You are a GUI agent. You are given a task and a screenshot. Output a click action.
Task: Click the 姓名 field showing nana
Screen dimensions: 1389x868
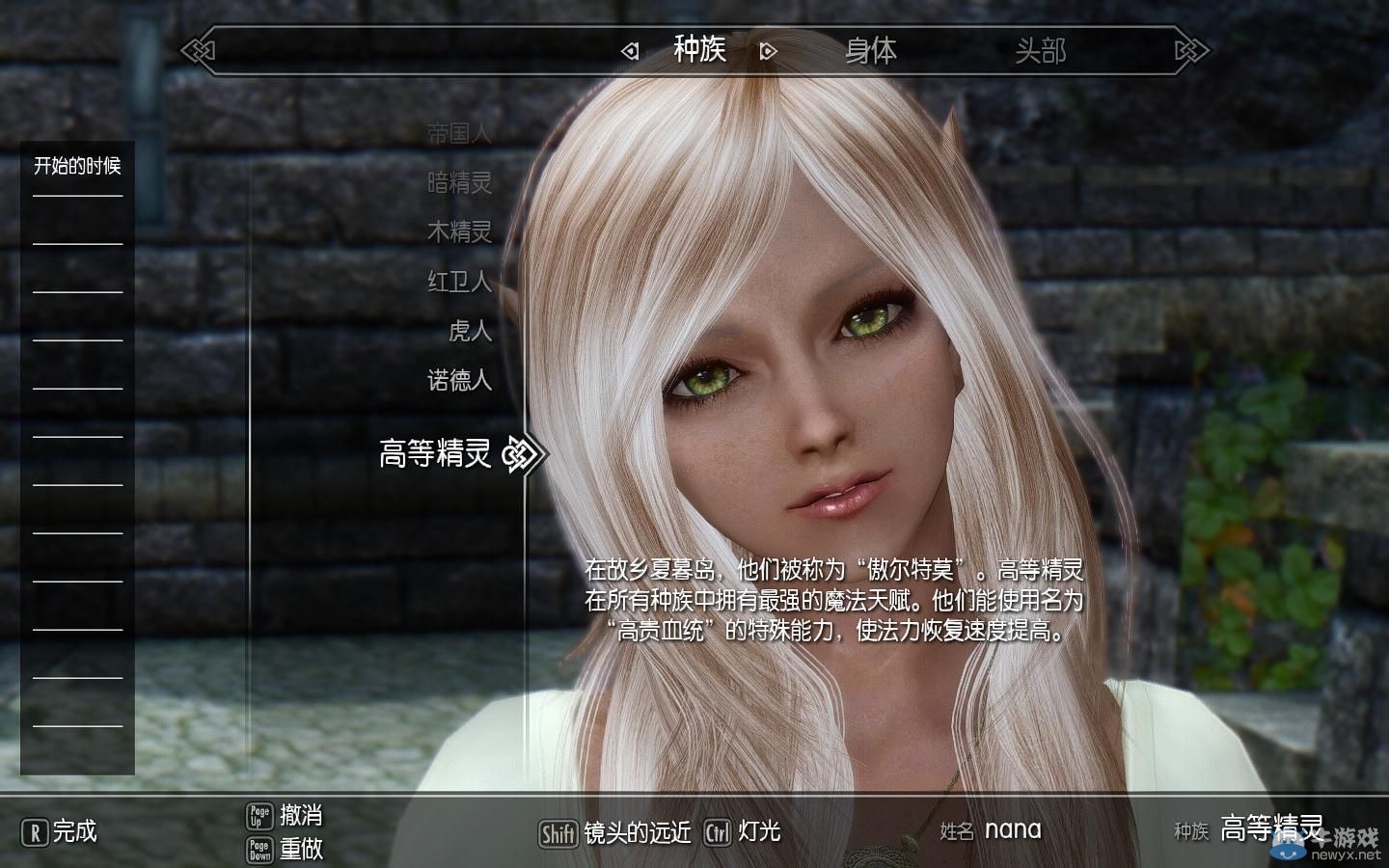pos(1012,830)
